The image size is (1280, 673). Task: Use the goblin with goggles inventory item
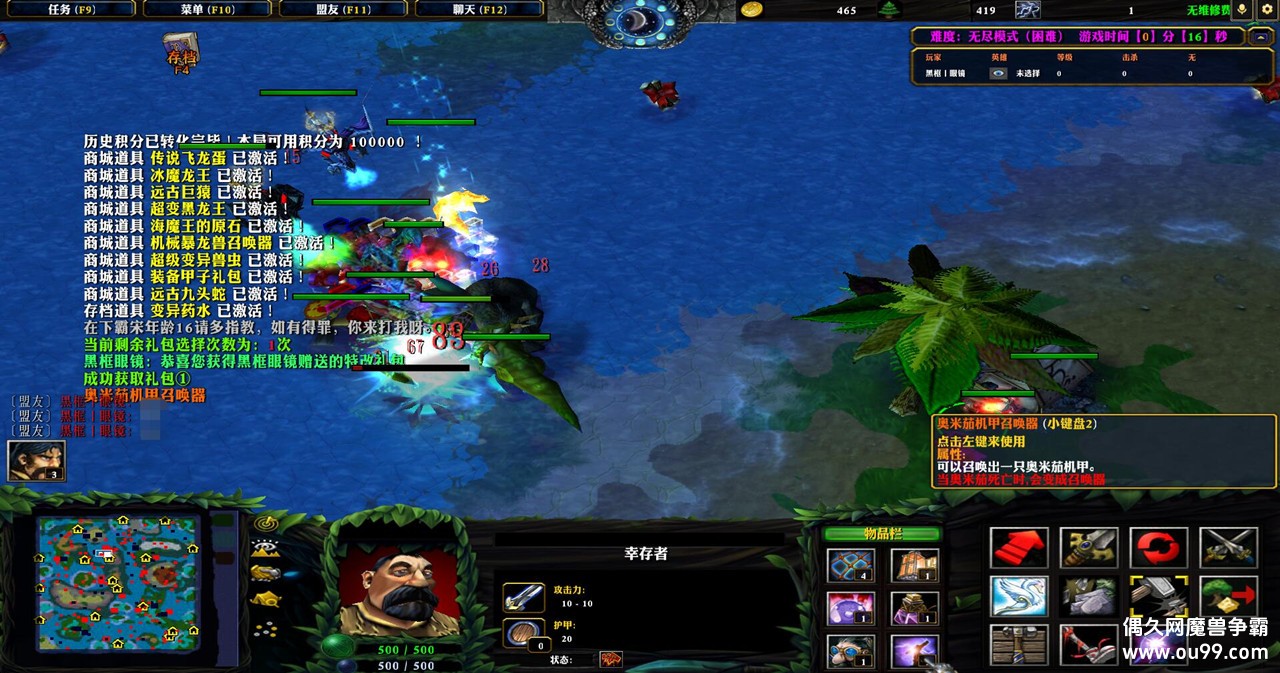pos(851,651)
